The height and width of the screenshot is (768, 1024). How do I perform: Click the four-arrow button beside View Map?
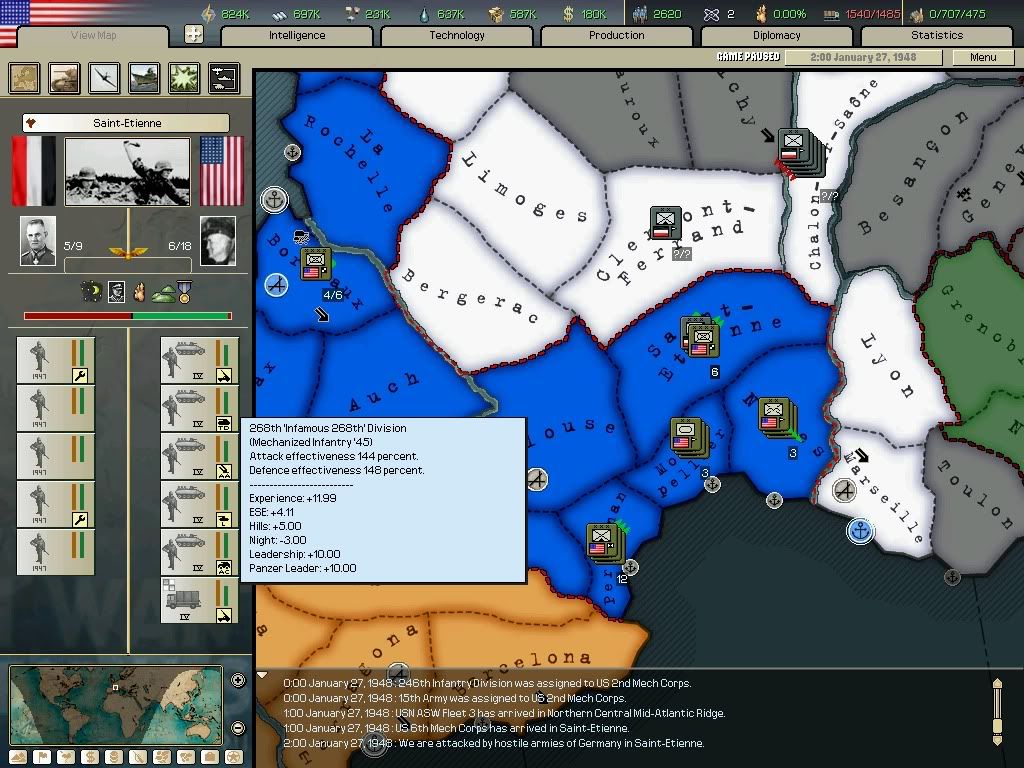coord(194,34)
